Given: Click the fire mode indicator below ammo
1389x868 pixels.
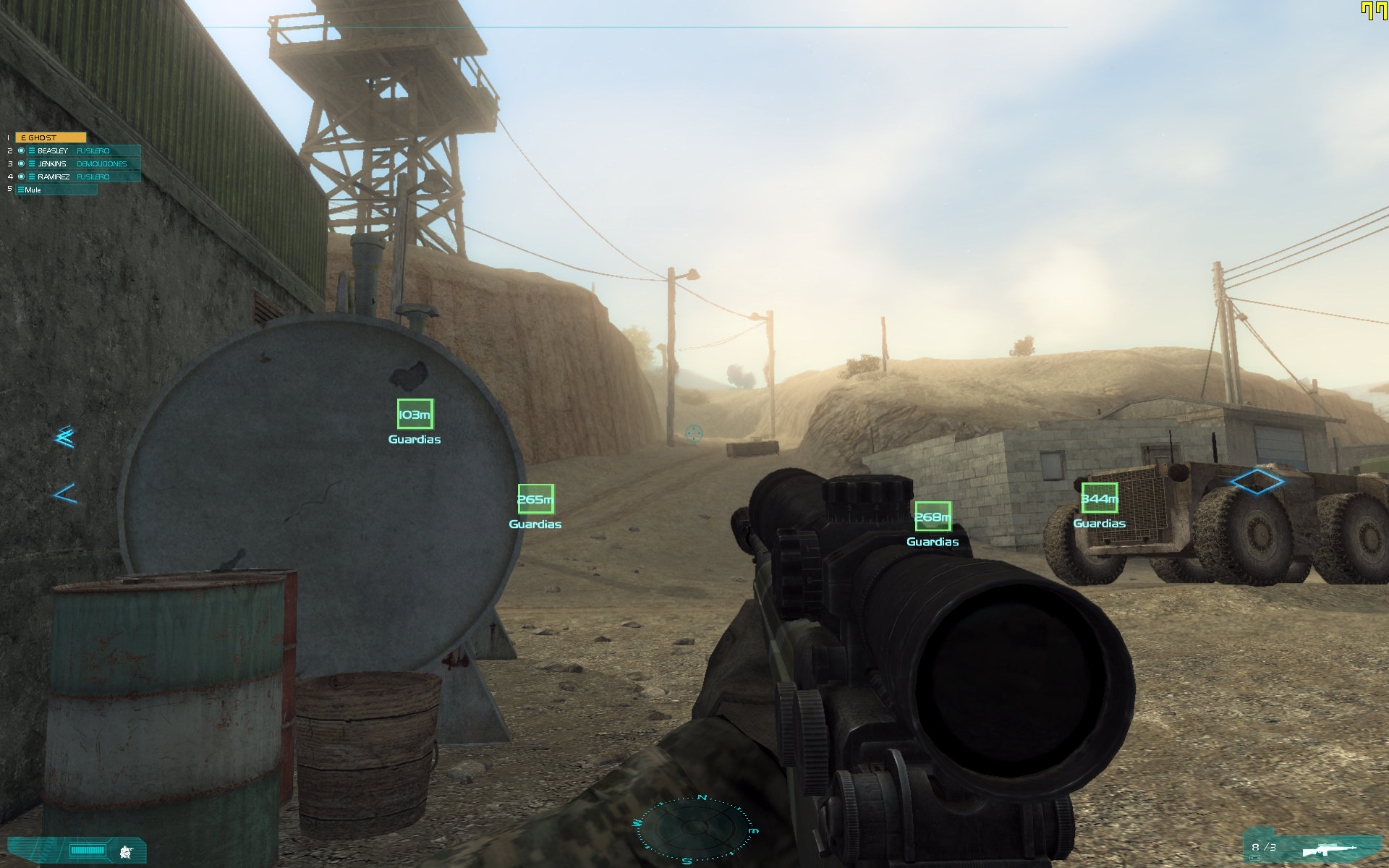Looking at the screenshot, I should [1254, 858].
